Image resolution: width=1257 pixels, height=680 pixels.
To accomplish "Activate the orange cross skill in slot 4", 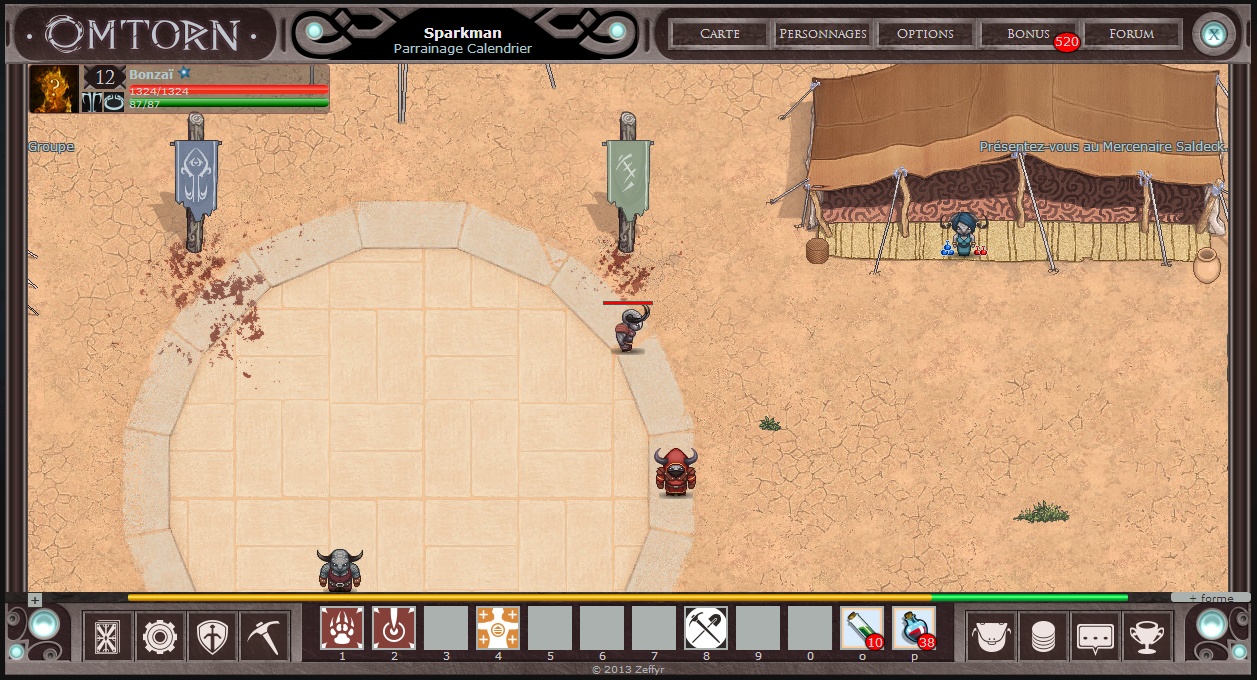I will coord(498,628).
